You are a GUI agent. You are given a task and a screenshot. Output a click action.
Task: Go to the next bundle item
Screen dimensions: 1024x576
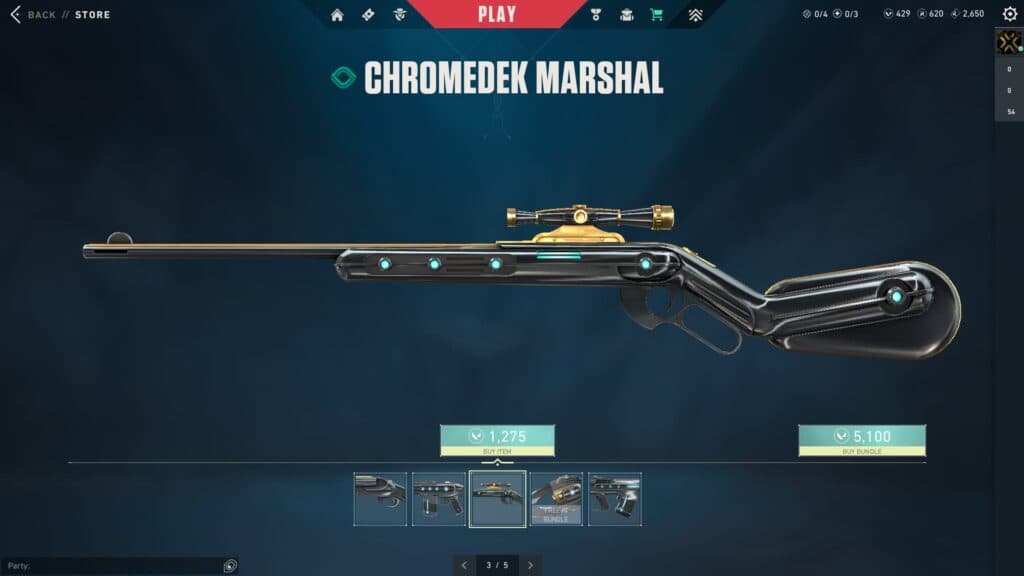pos(530,565)
